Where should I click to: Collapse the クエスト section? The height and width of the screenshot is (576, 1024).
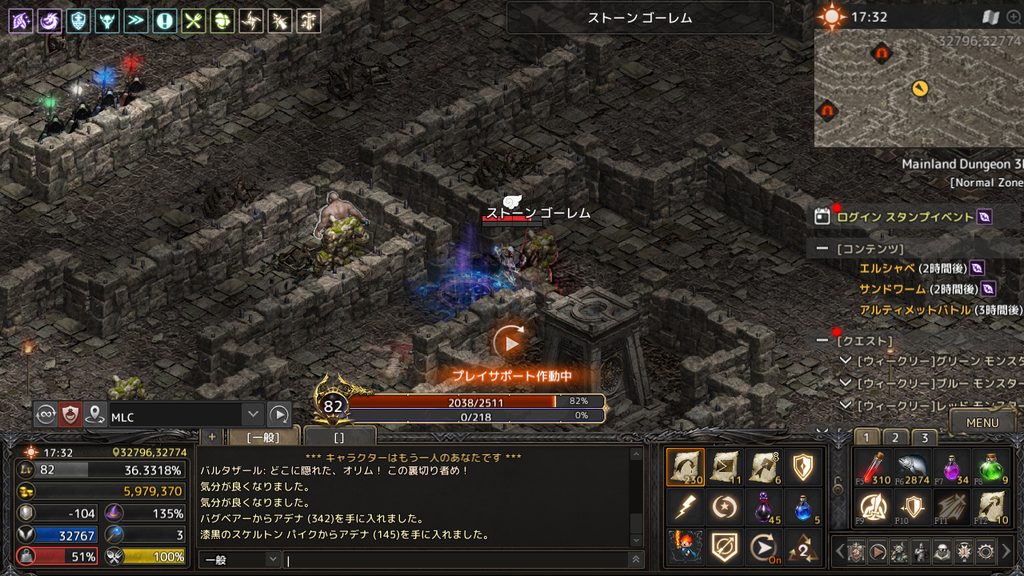(822, 341)
